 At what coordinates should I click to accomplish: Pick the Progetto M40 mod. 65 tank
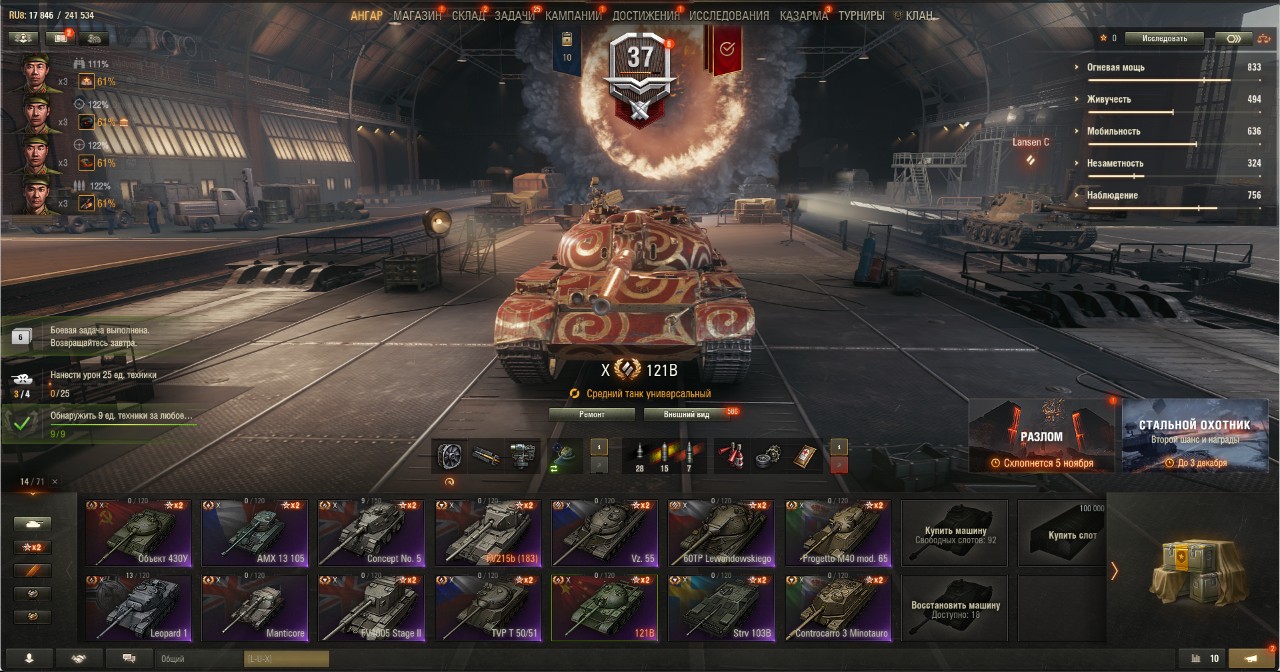tap(837, 533)
